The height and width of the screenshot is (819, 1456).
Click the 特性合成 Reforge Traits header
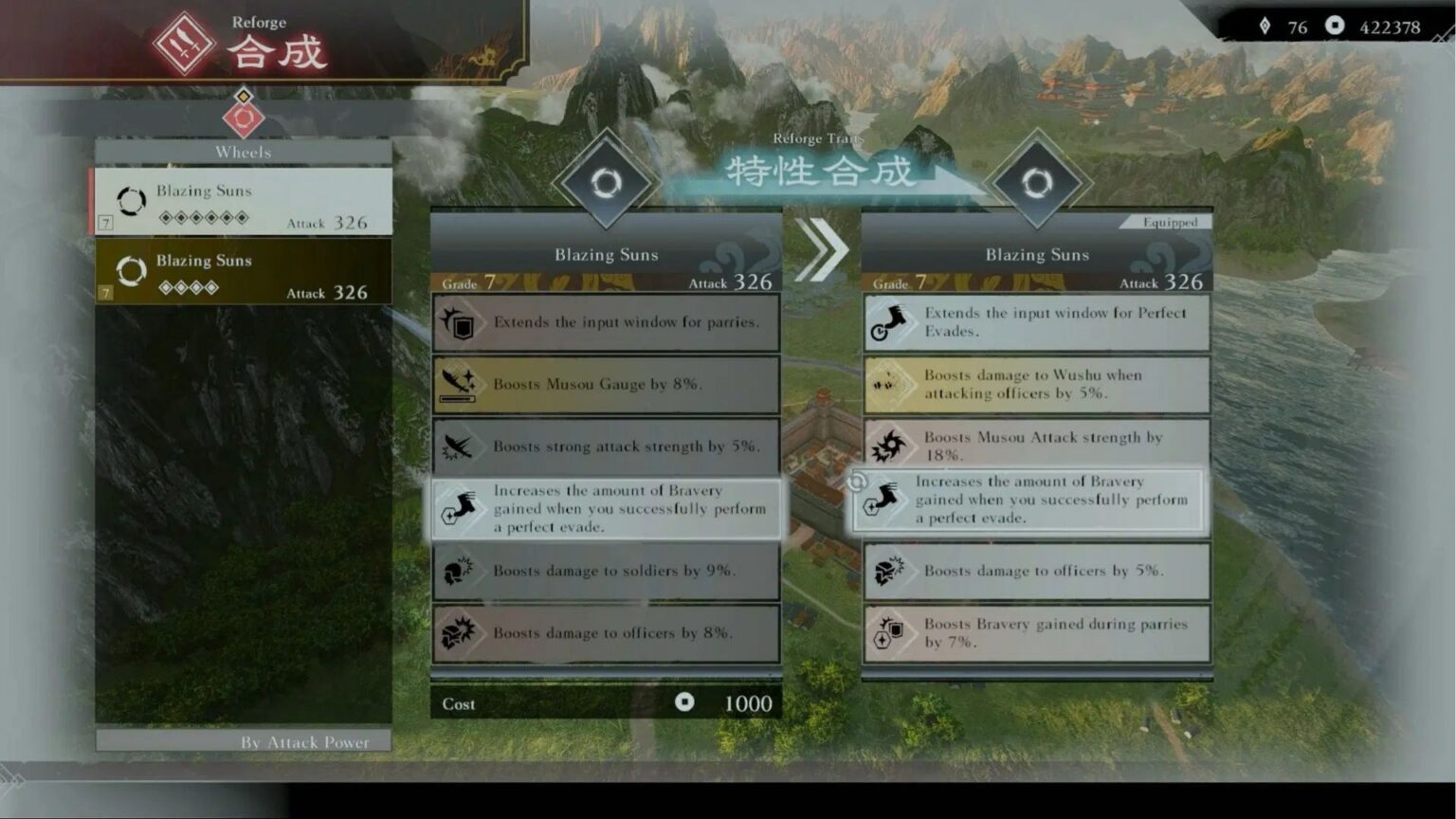tap(821, 172)
